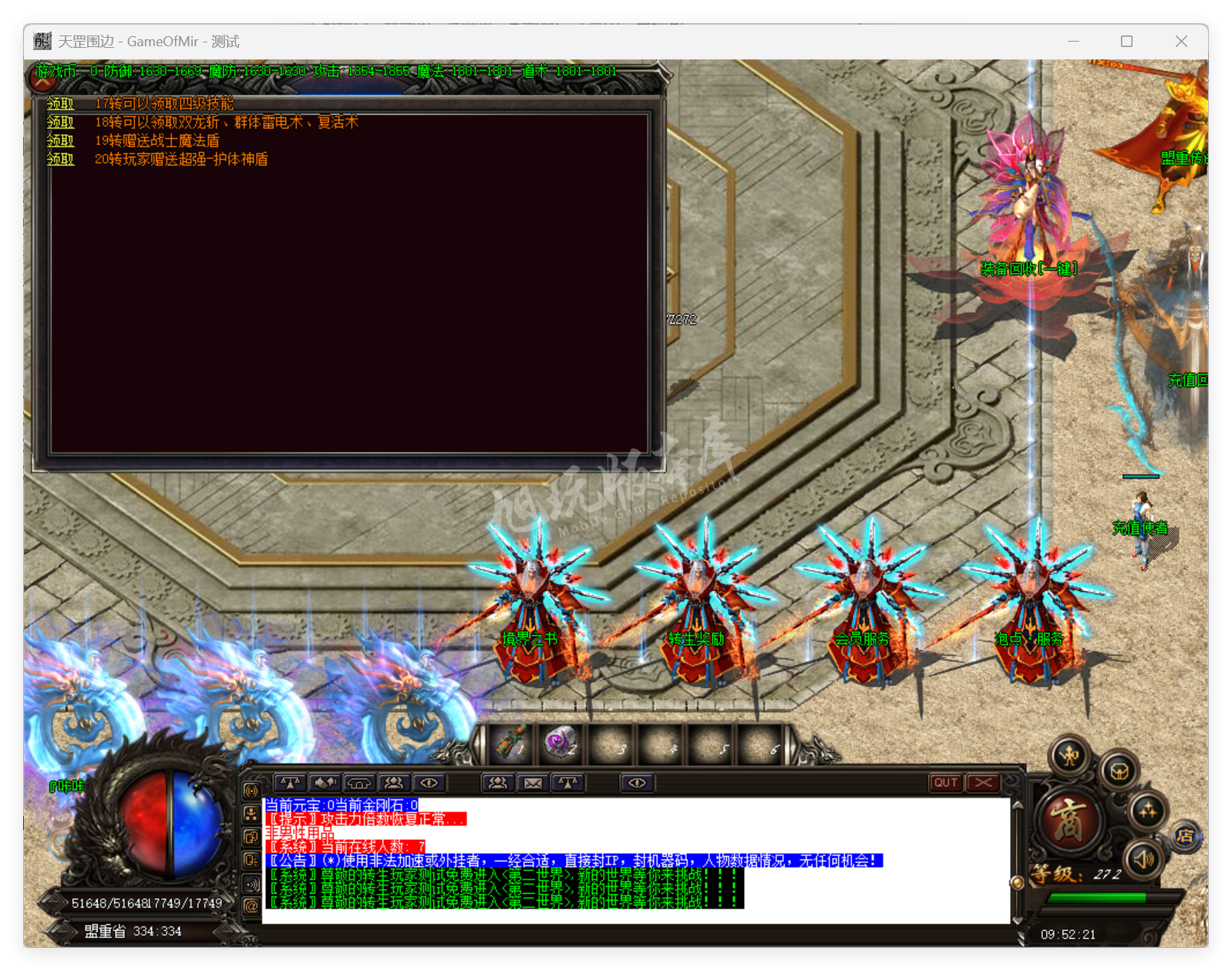Claim the 19转 warrior magic shield reward

pos(60,141)
